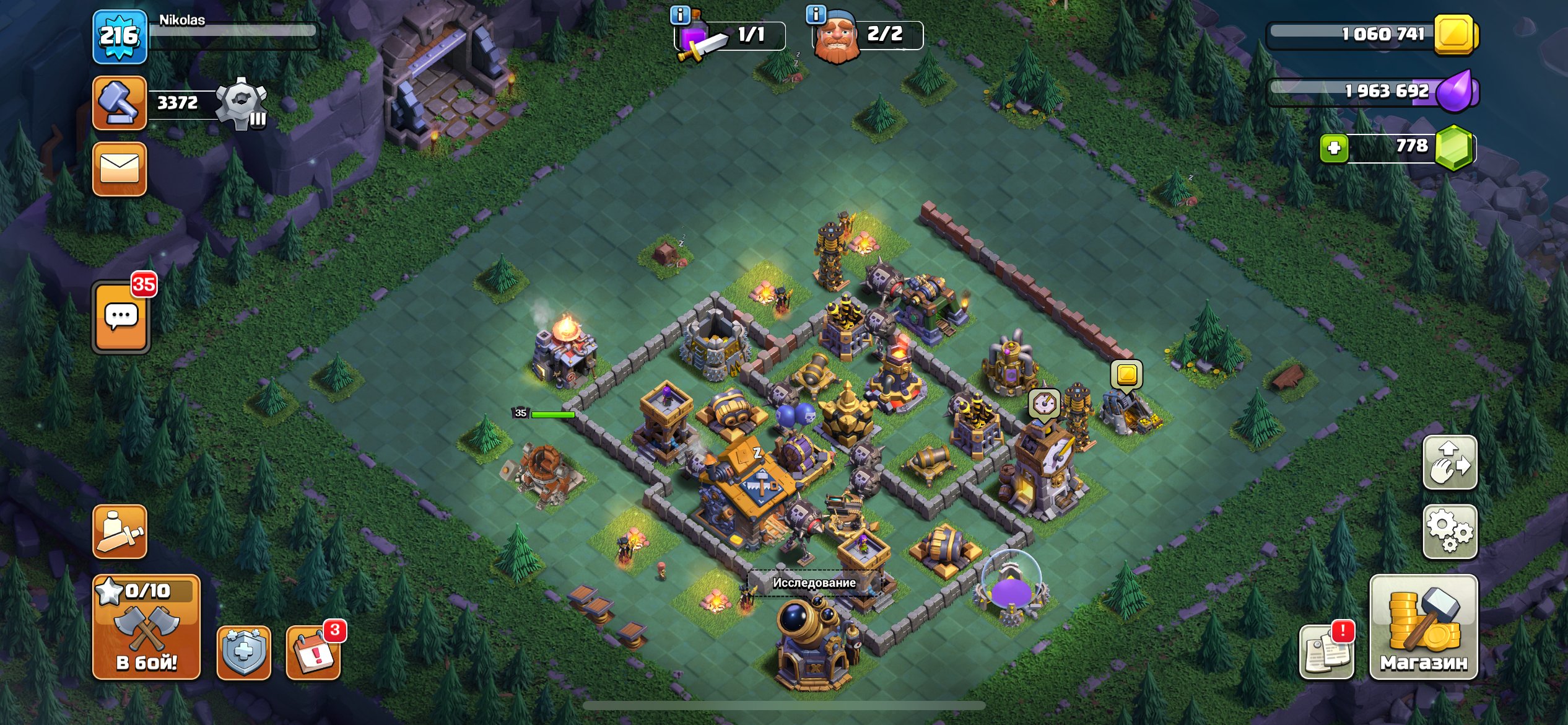Open the mail envelope inbox
This screenshot has height=725, width=1568.
(x=120, y=169)
